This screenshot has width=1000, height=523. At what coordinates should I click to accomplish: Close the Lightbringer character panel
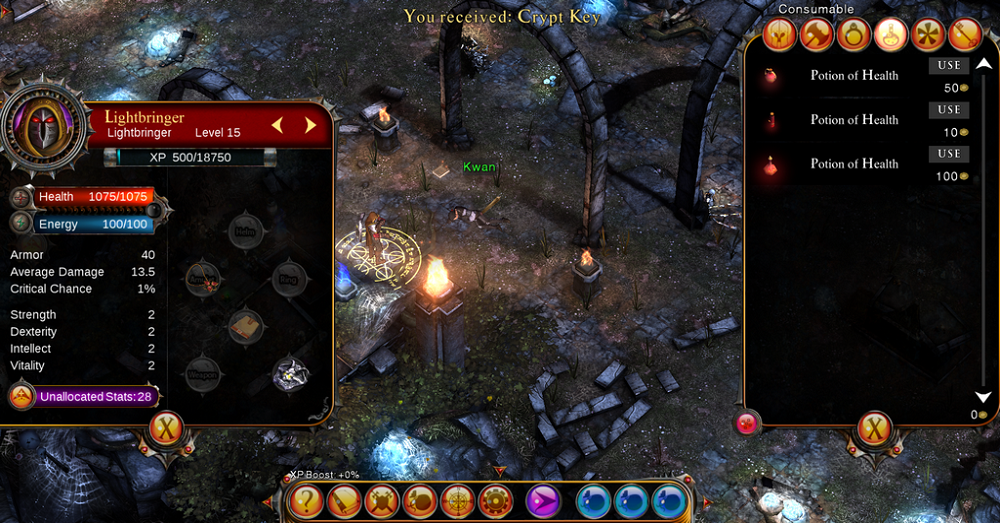tap(166, 430)
